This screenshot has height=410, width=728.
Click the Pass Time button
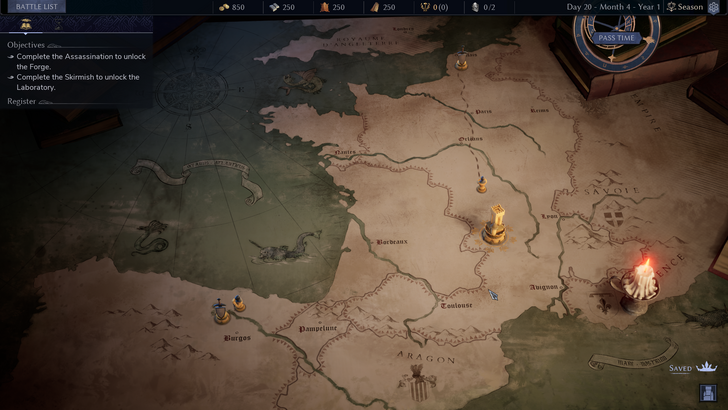[616, 38]
